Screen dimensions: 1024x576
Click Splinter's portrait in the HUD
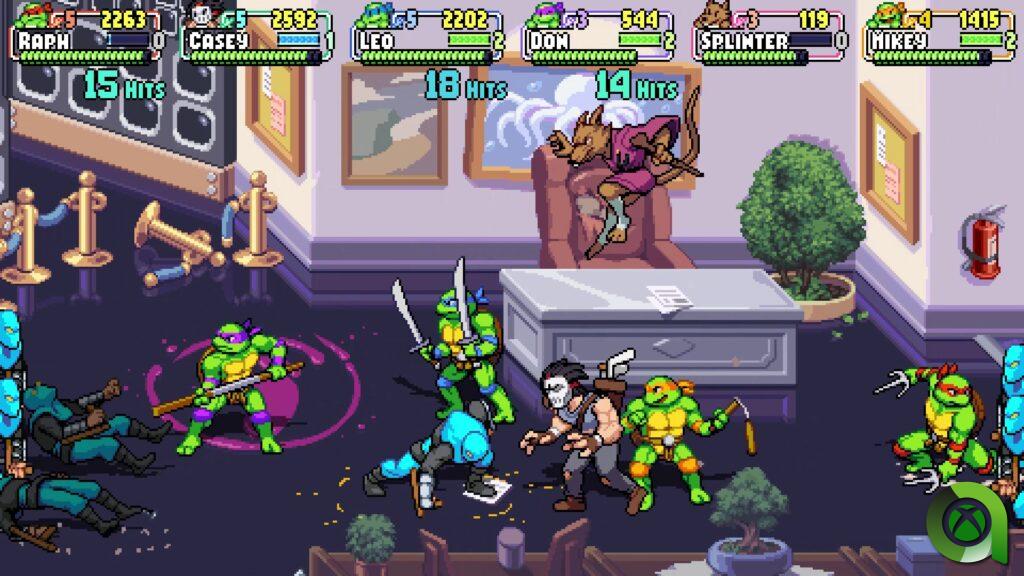point(716,14)
